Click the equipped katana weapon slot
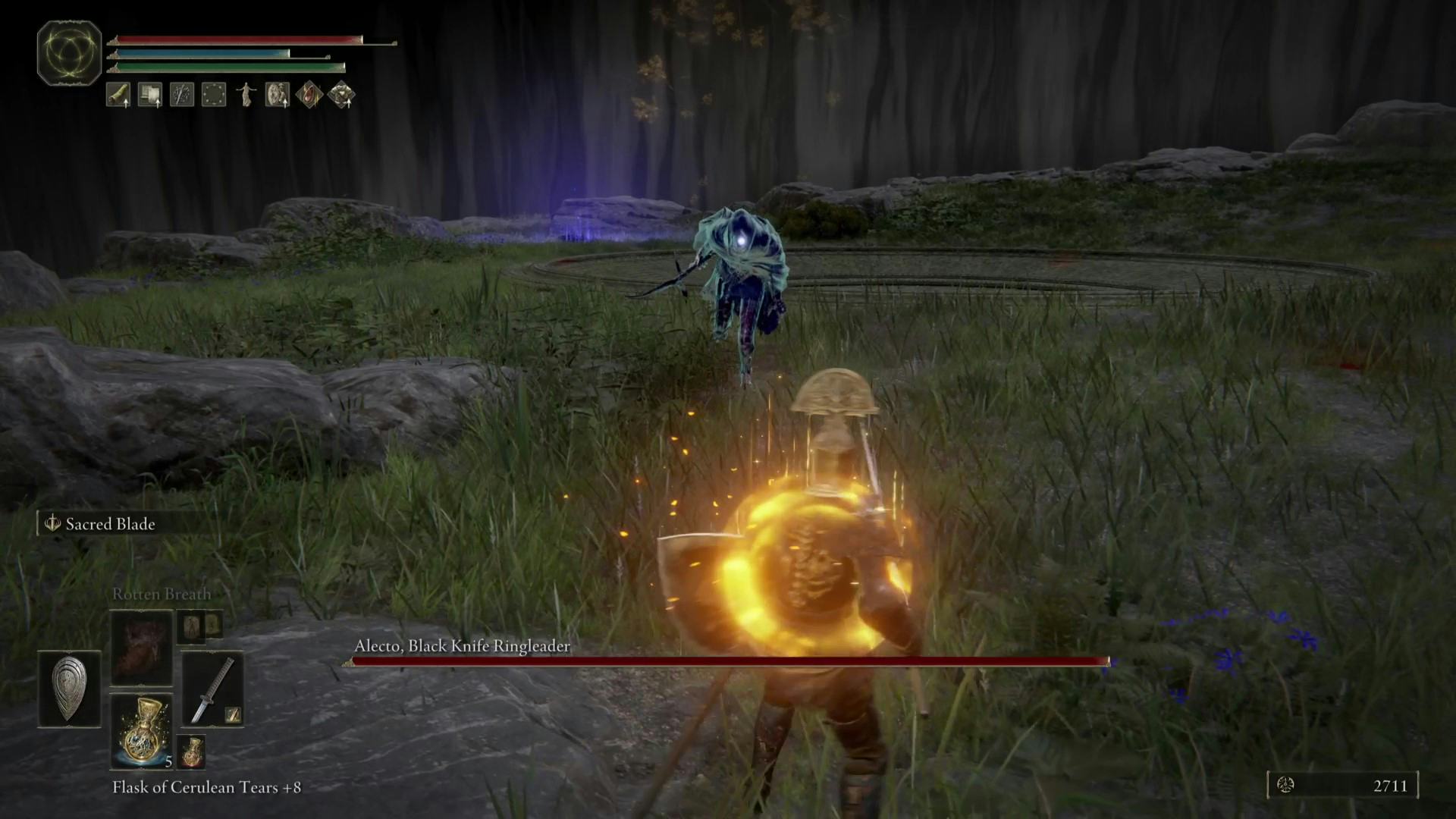This screenshot has height=819, width=1456. pyautogui.click(x=212, y=689)
